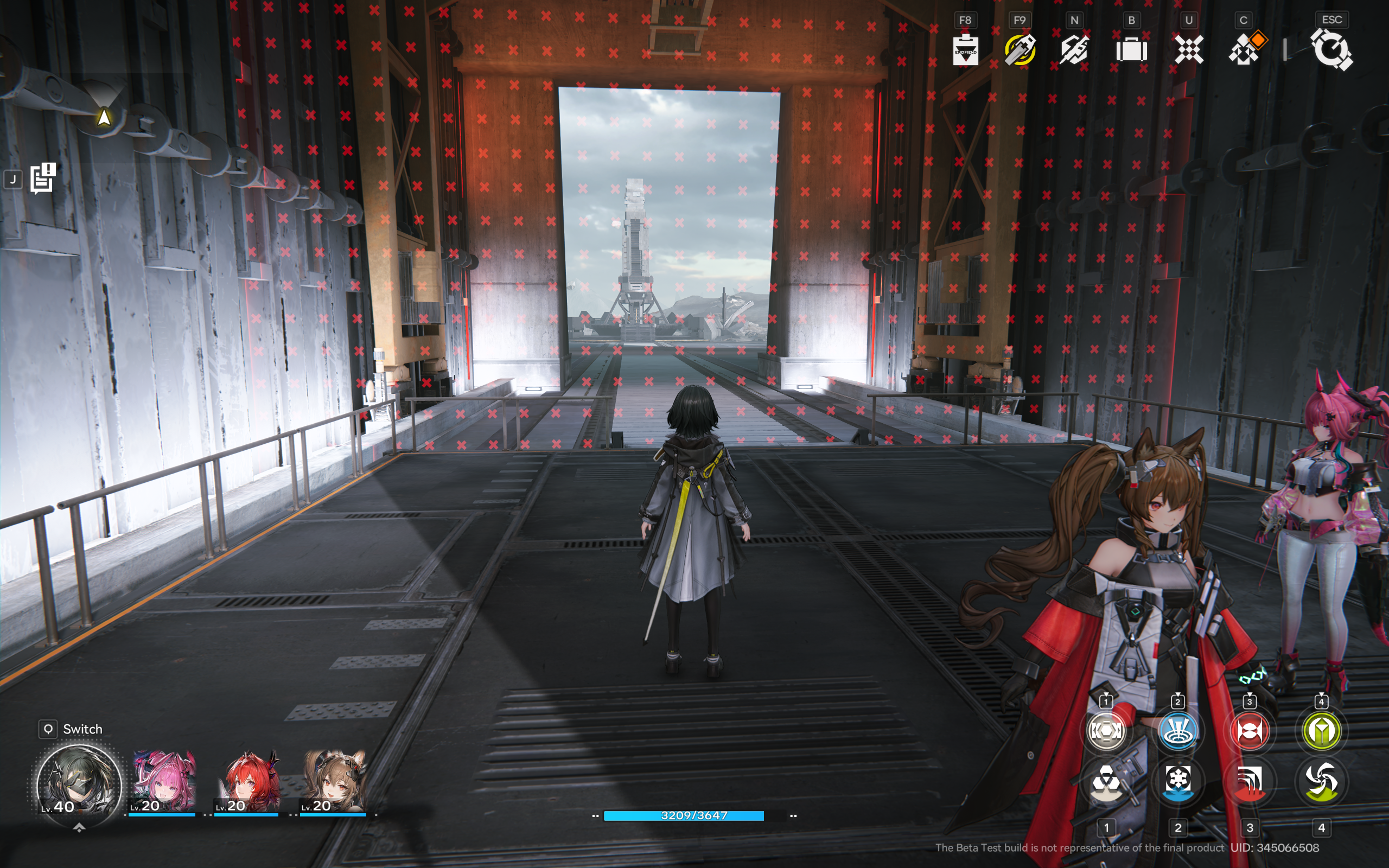Open the Endfield clipboard menu icon
This screenshot has width=1389, height=868.
point(965,50)
